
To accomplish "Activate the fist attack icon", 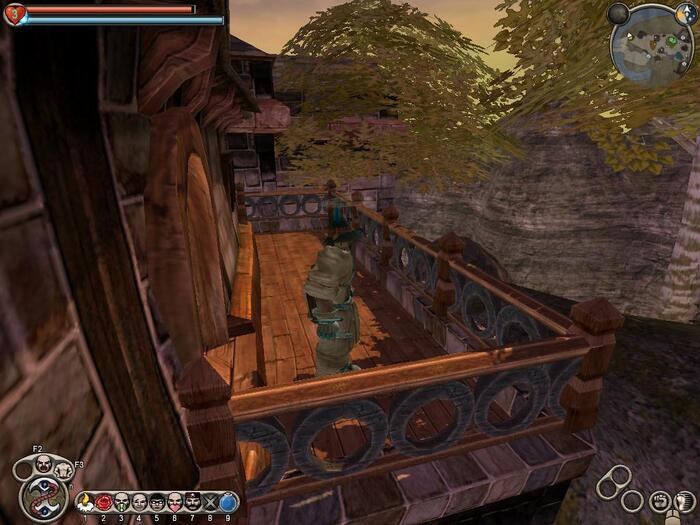I will 659,501.
